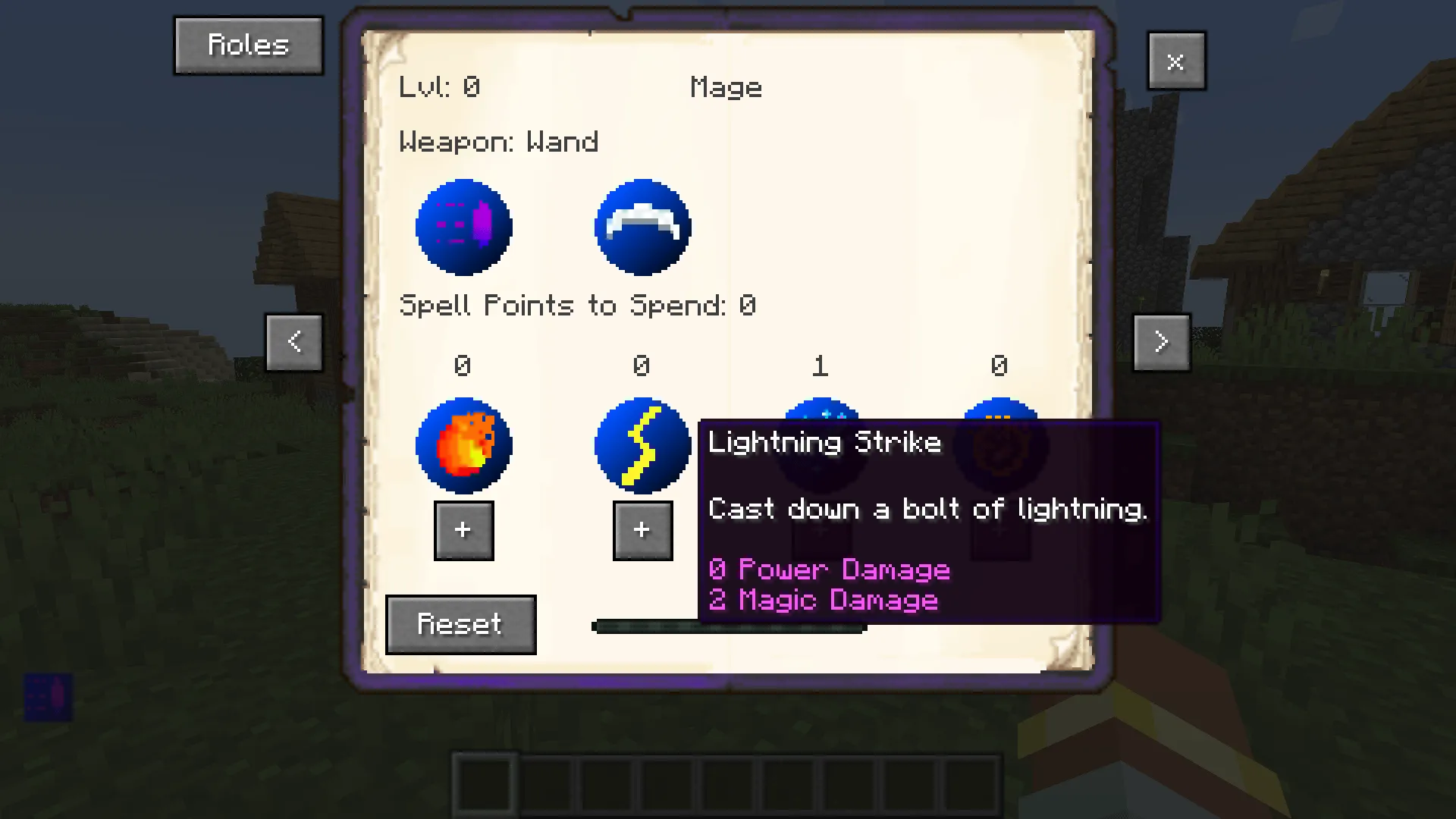Go to the previous class with the left arrow
This screenshot has height=819, width=1456.
(x=294, y=341)
